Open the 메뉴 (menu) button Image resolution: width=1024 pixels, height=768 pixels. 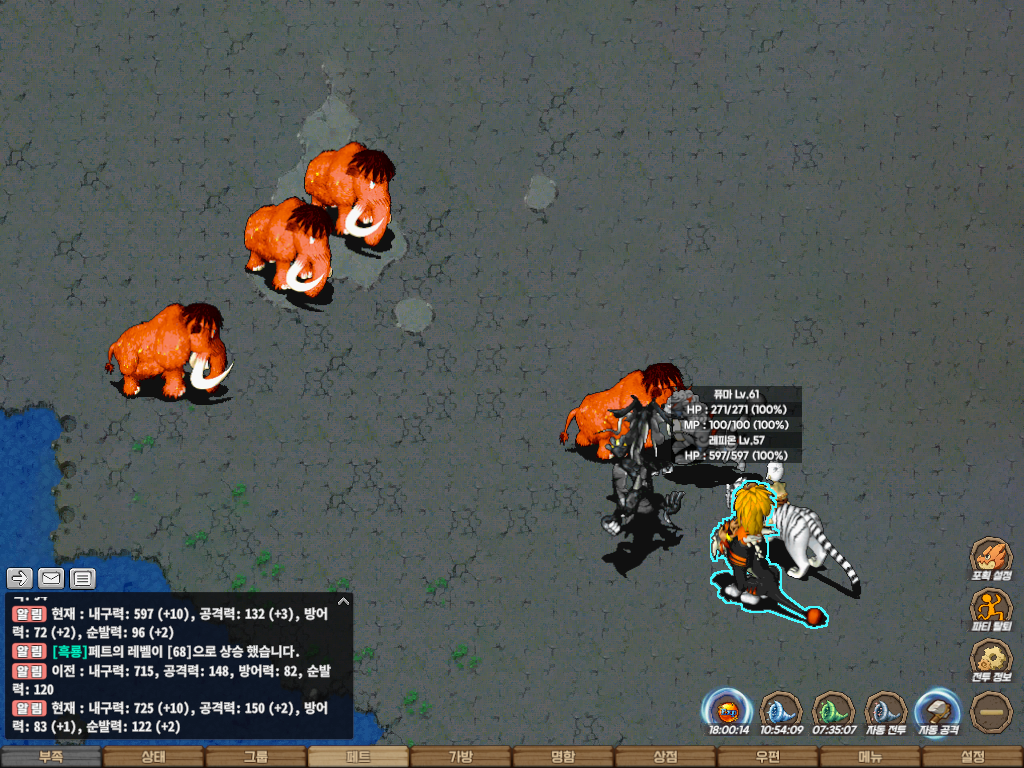[870, 757]
